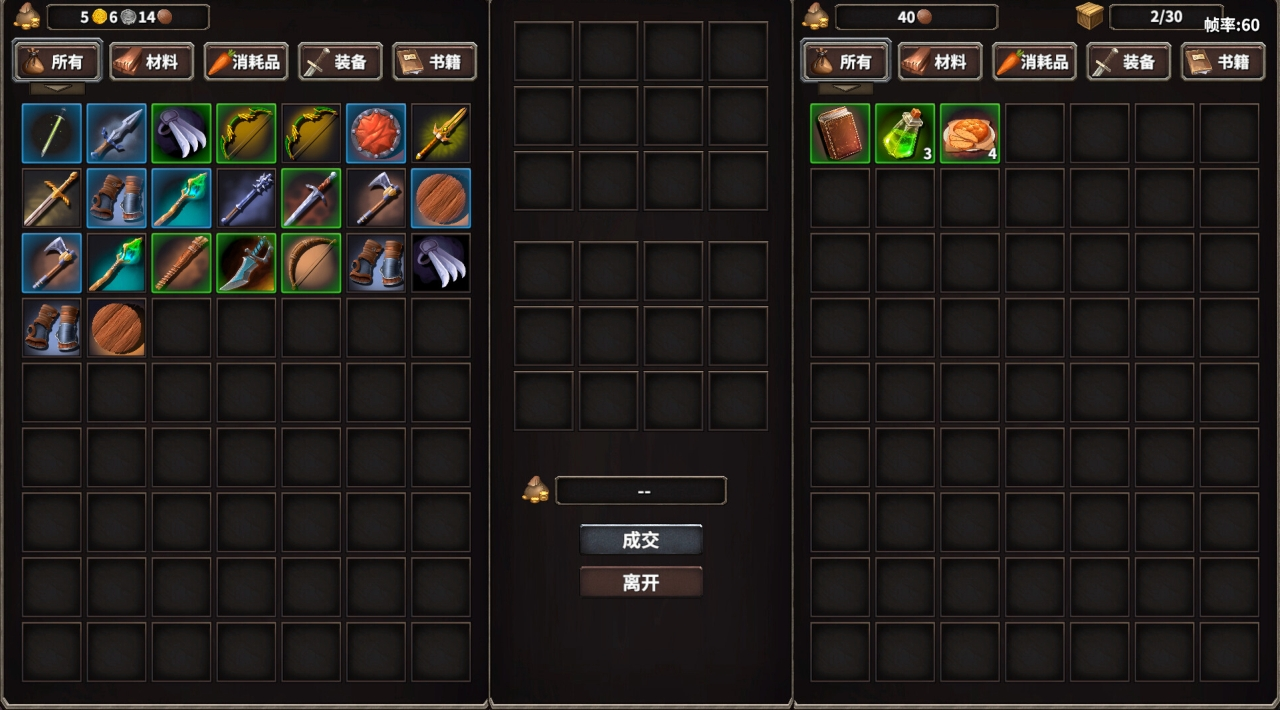Select the plain wooden bow slot

311,263
